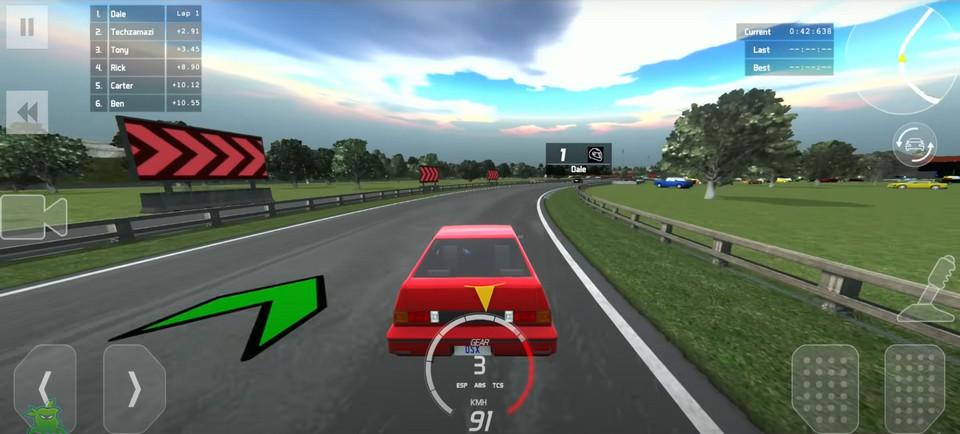Open the circular track minimap

click(x=901, y=60)
